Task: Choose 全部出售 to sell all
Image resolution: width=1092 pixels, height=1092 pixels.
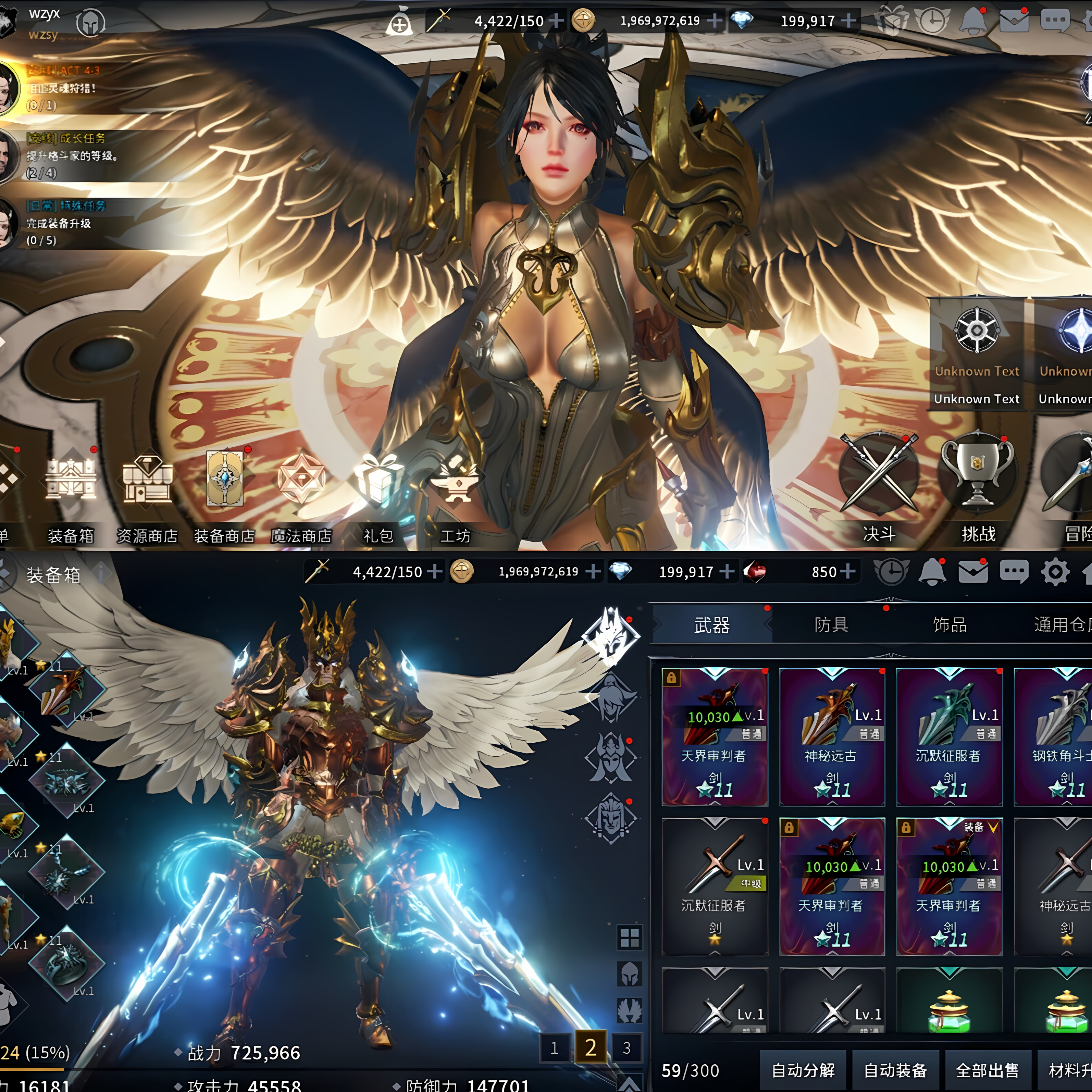Action: (x=987, y=1070)
